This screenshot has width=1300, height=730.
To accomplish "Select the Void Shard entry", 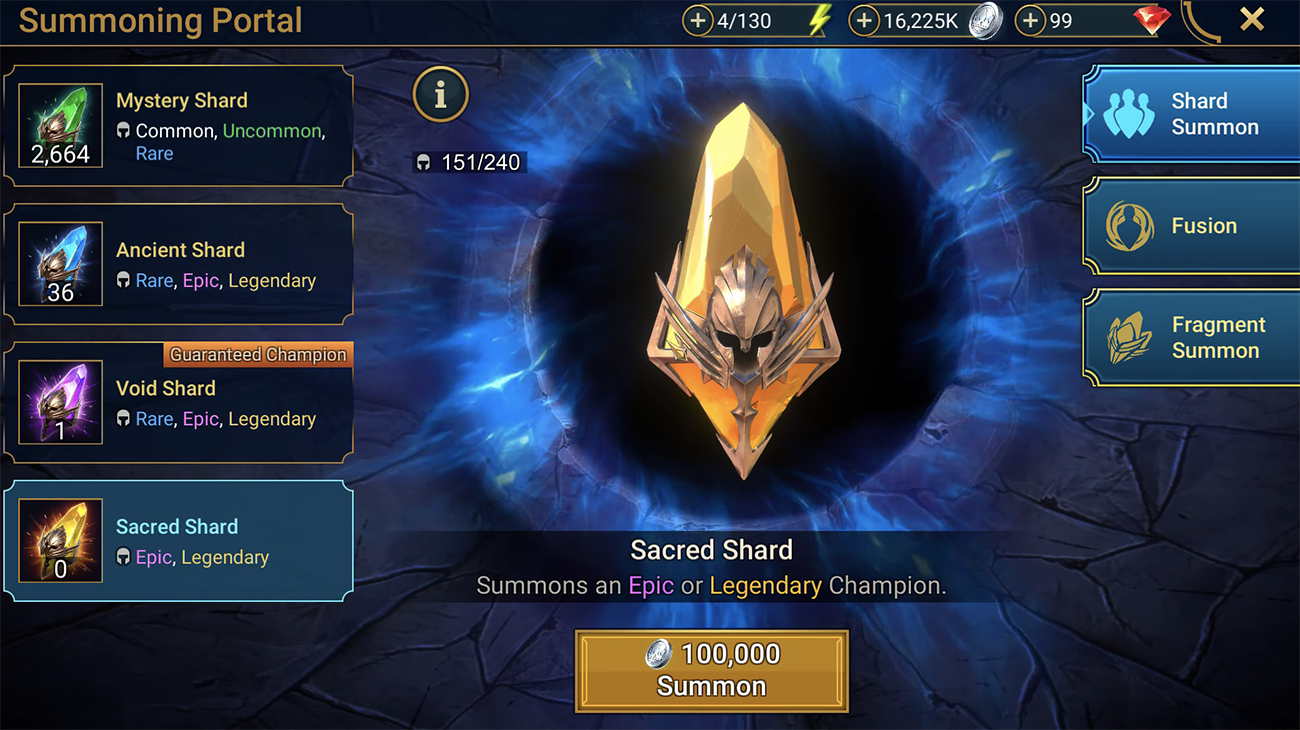I will [178, 402].
